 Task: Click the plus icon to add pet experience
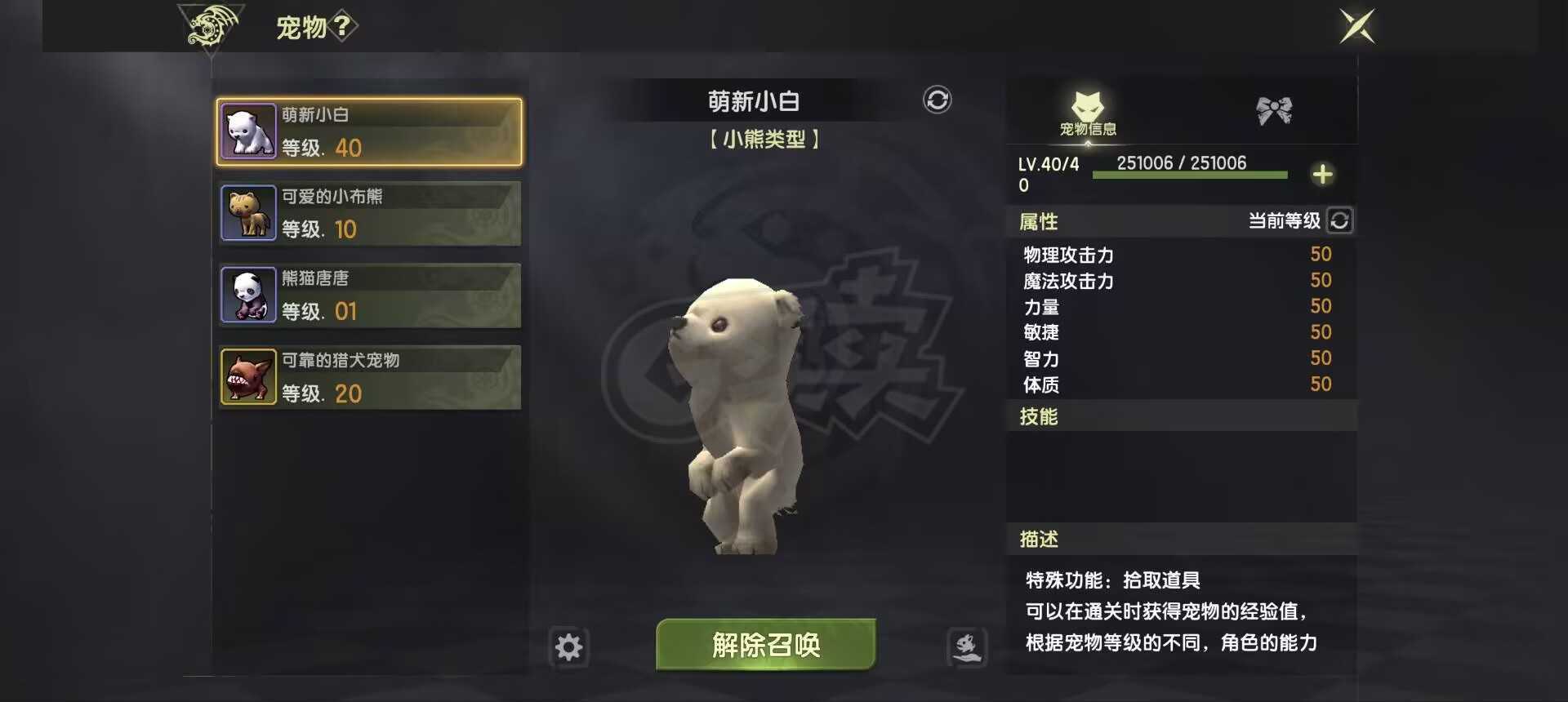point(1323,173)
